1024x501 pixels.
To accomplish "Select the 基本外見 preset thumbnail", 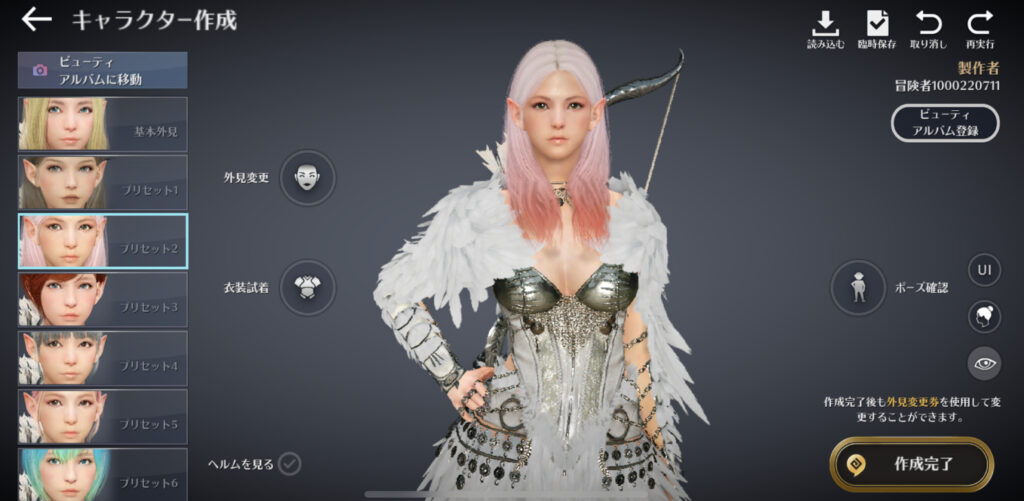I will (102, 124).
